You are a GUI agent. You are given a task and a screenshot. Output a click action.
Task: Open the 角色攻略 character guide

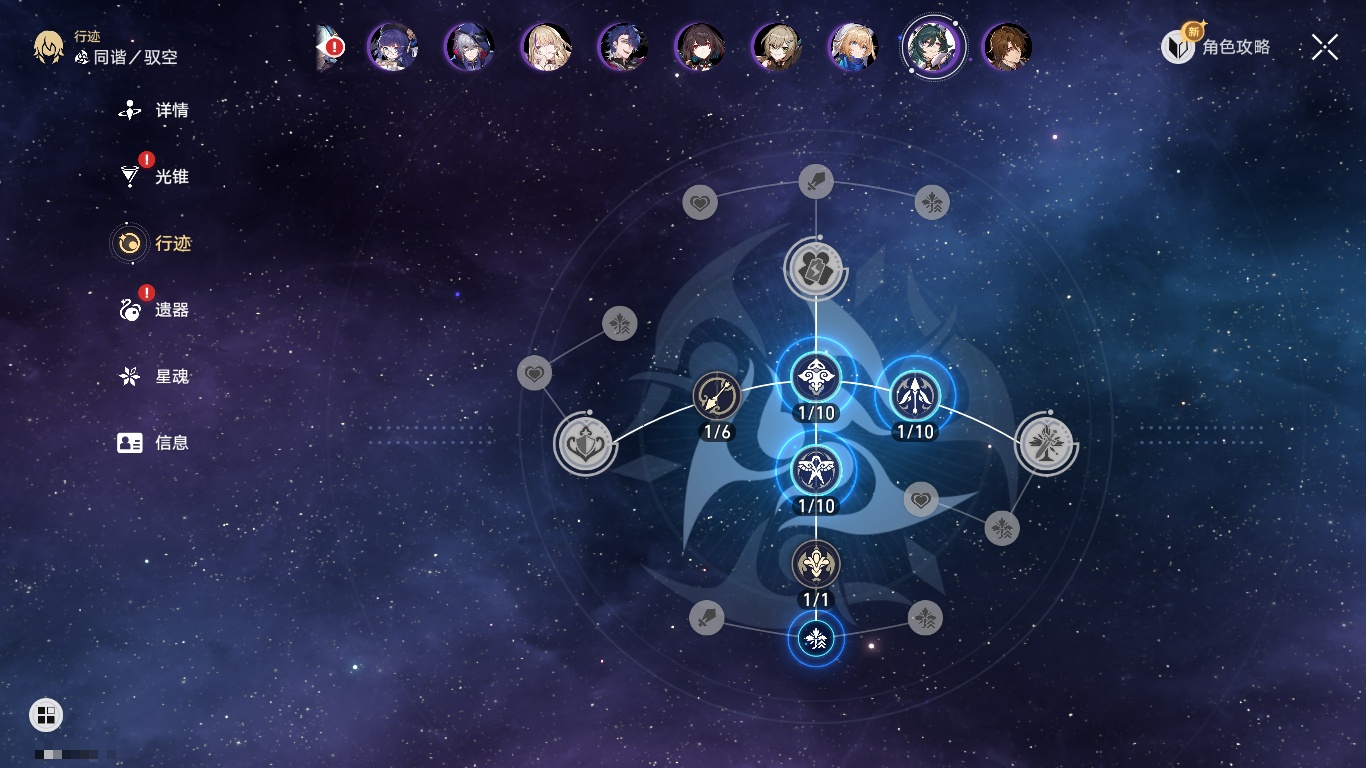tap(1216, 46)
